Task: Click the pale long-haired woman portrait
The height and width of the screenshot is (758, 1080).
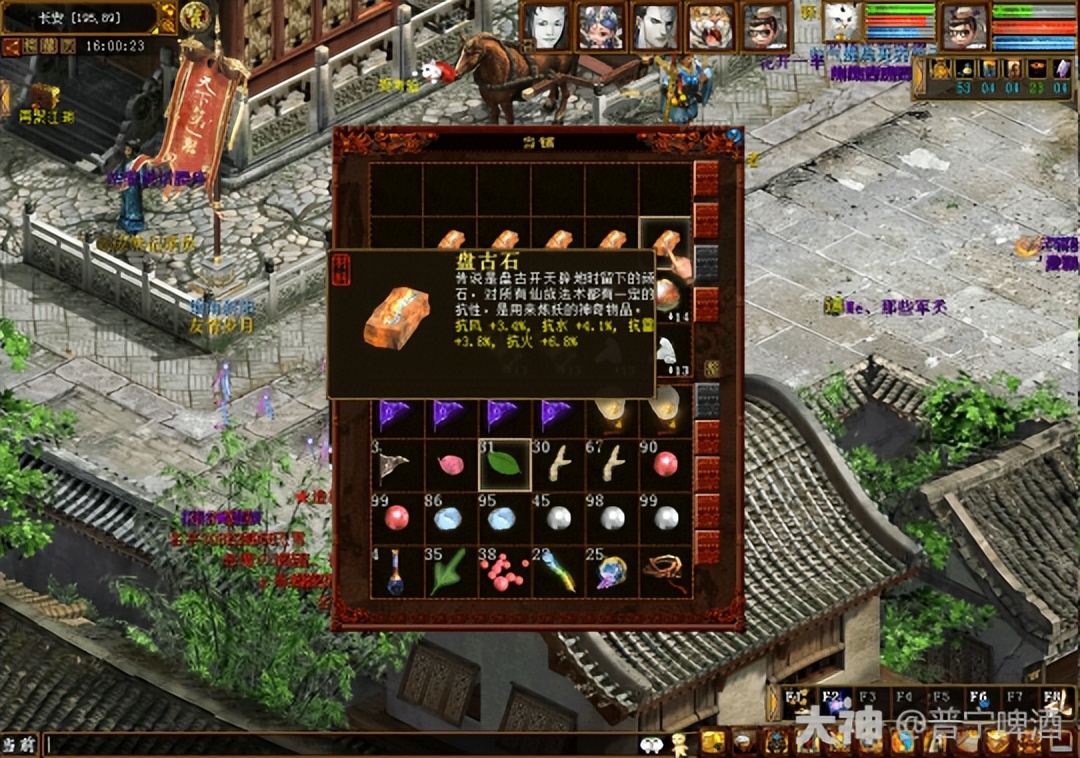Action: coord(548,27)
